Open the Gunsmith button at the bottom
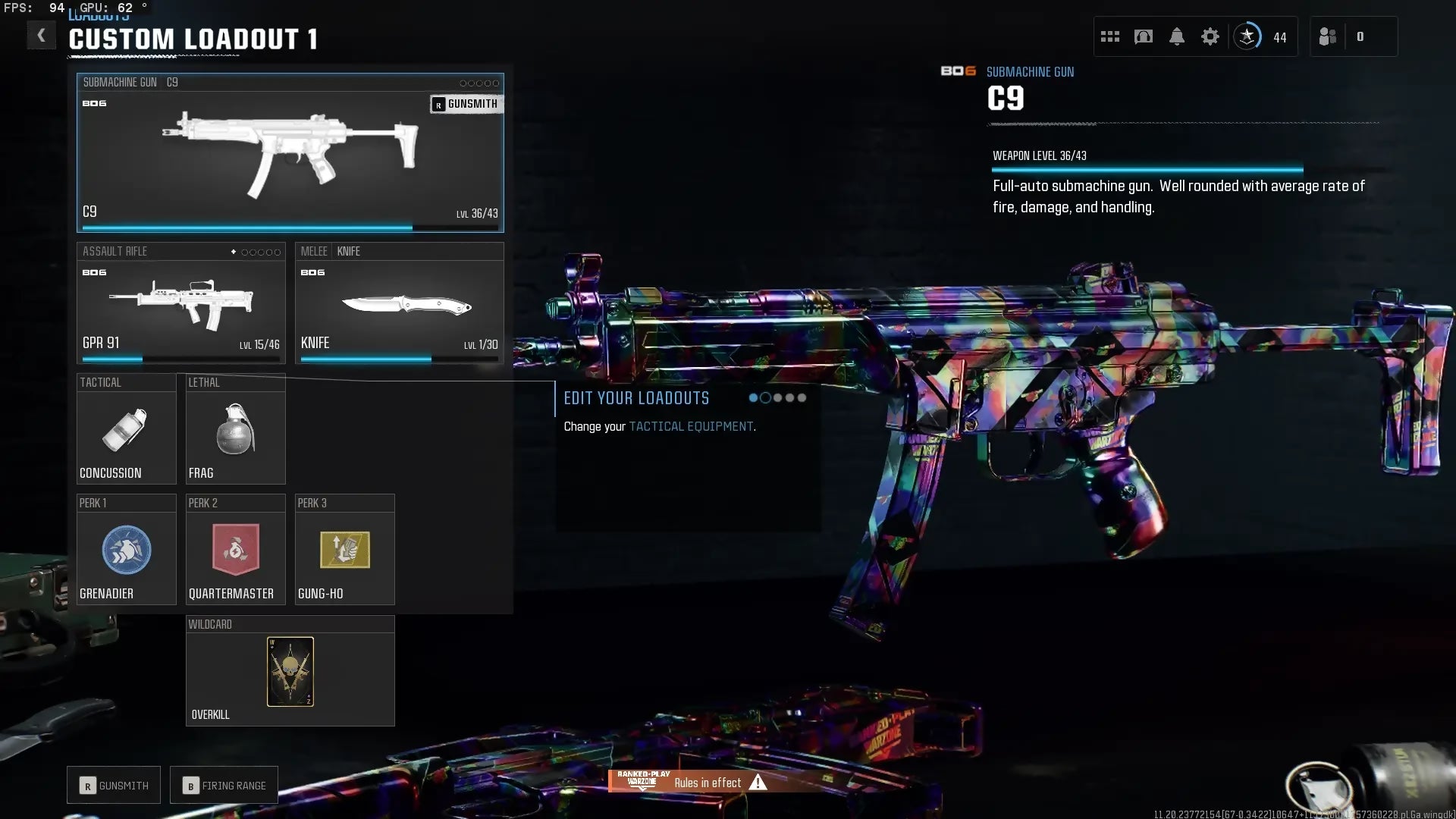Image resolution: width=1456 pixels, height=819 pixels. [x=114, y=786]
